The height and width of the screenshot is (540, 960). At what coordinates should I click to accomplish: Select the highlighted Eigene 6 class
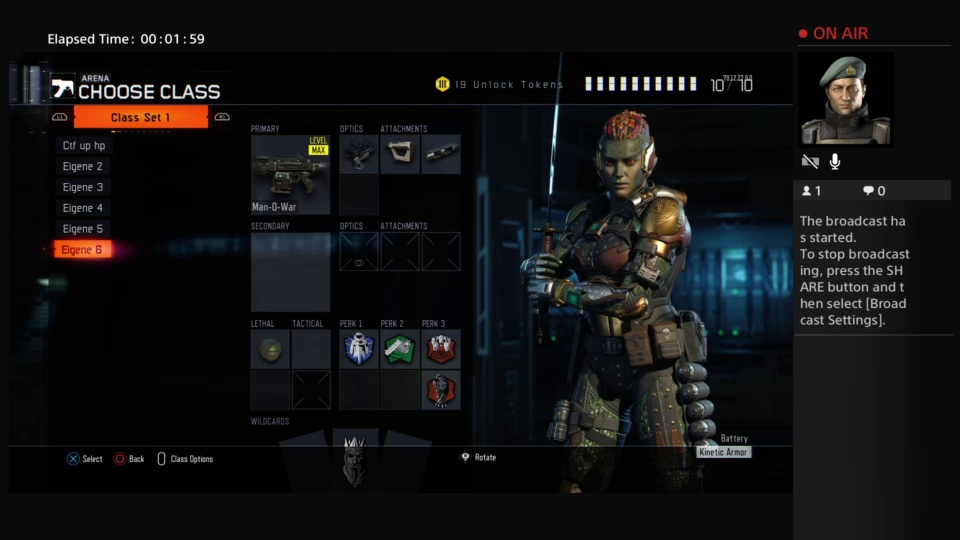point(83,250)
